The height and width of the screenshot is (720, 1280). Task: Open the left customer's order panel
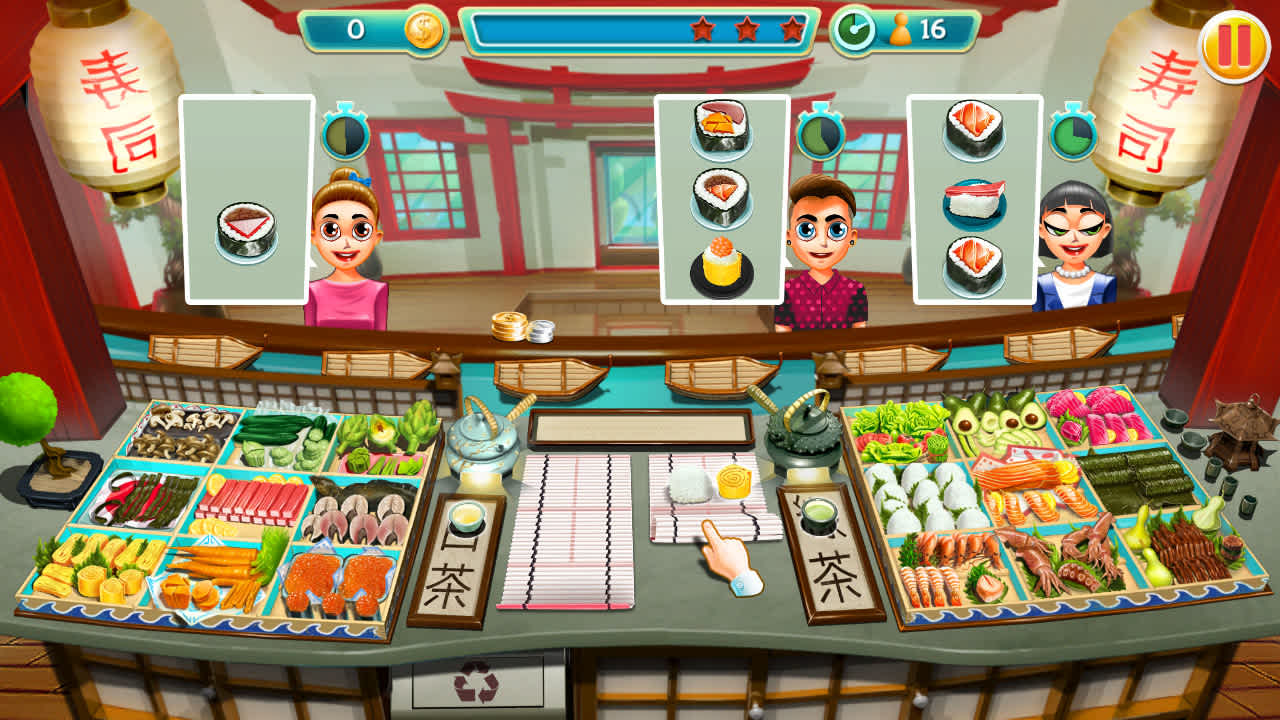click(x=243, y=200)
